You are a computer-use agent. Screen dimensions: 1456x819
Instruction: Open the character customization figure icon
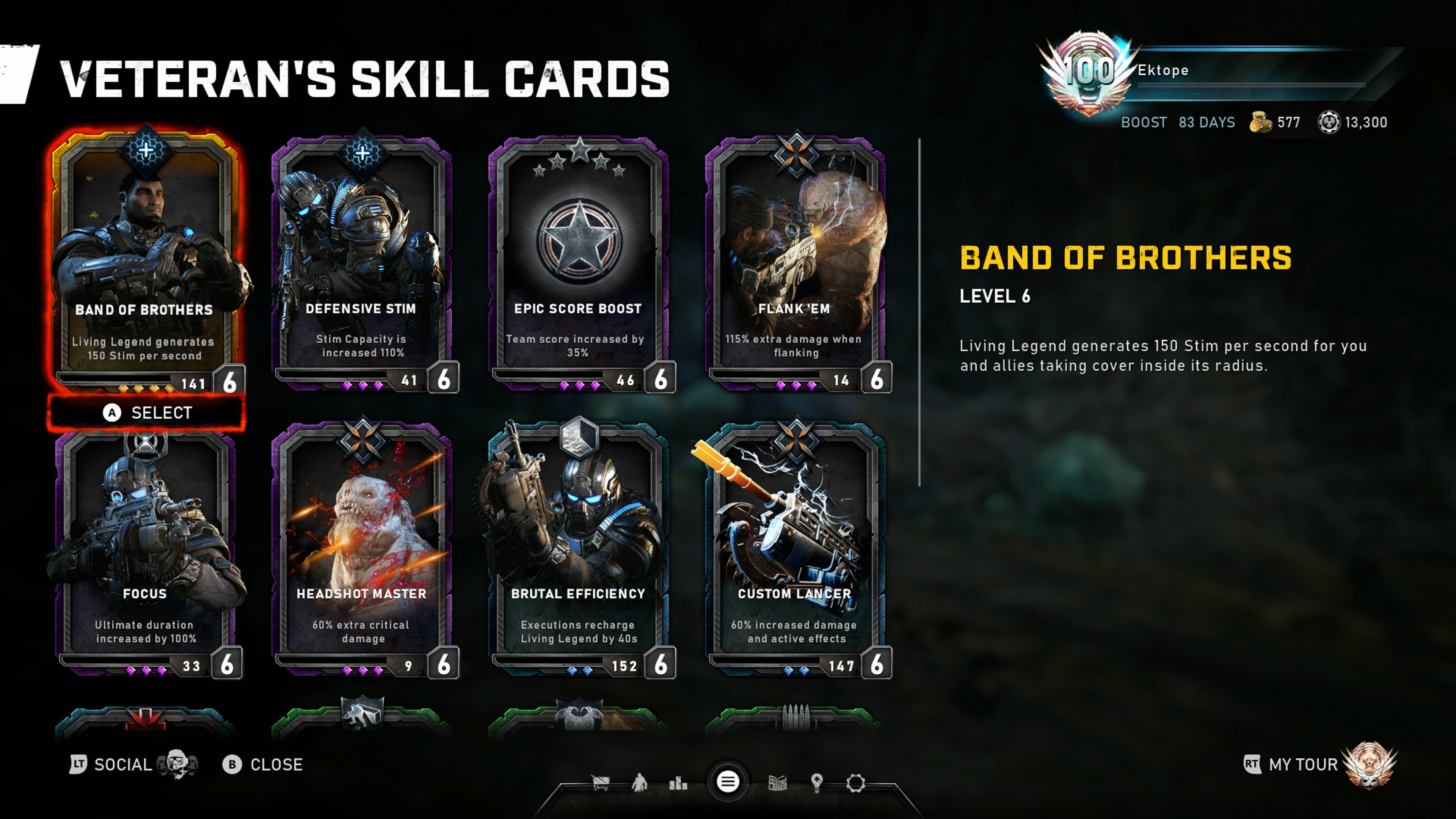coord(640,783)
